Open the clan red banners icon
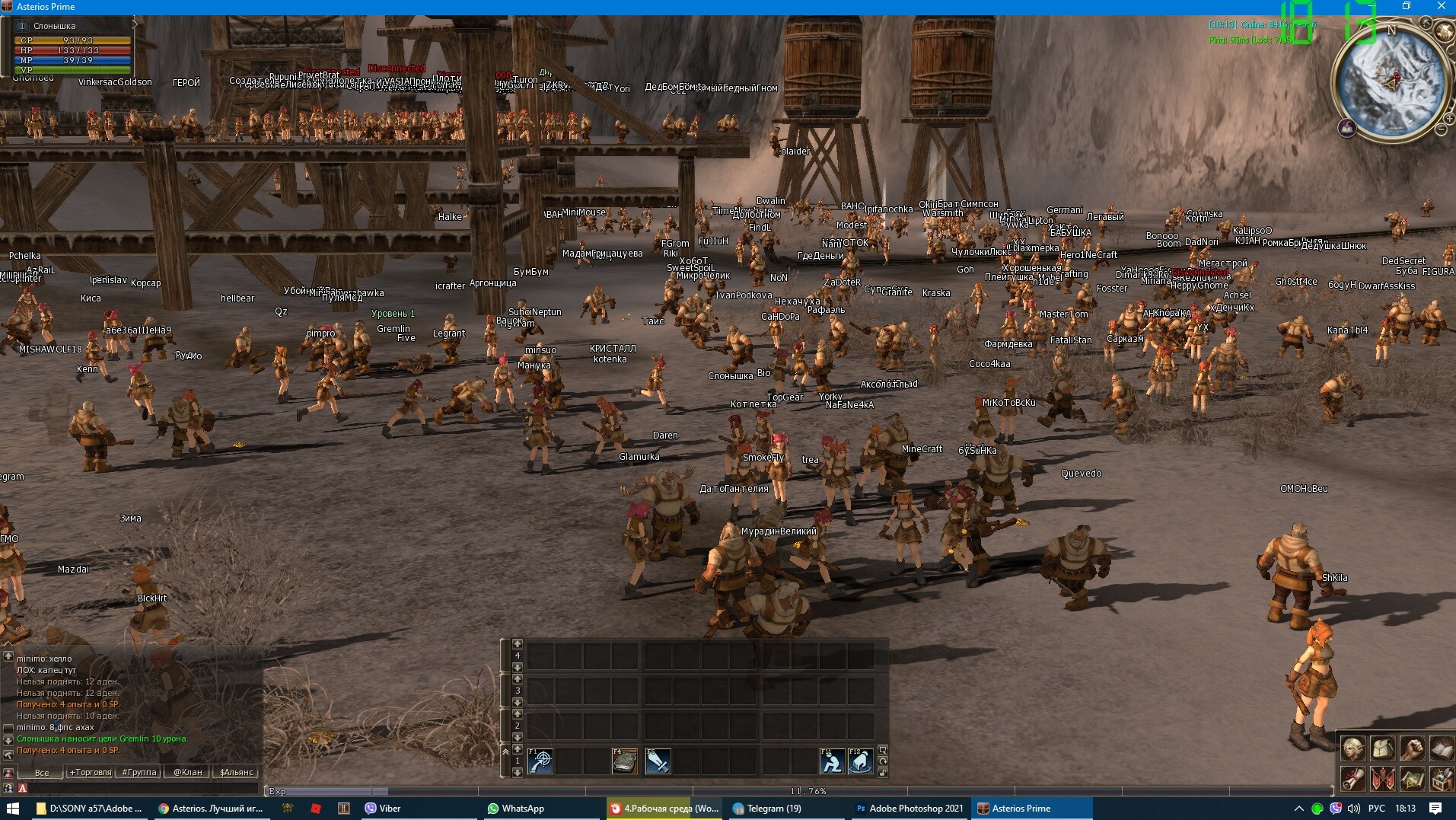Viewport: 1456px width, 820px height. (x=1382, y=779)
